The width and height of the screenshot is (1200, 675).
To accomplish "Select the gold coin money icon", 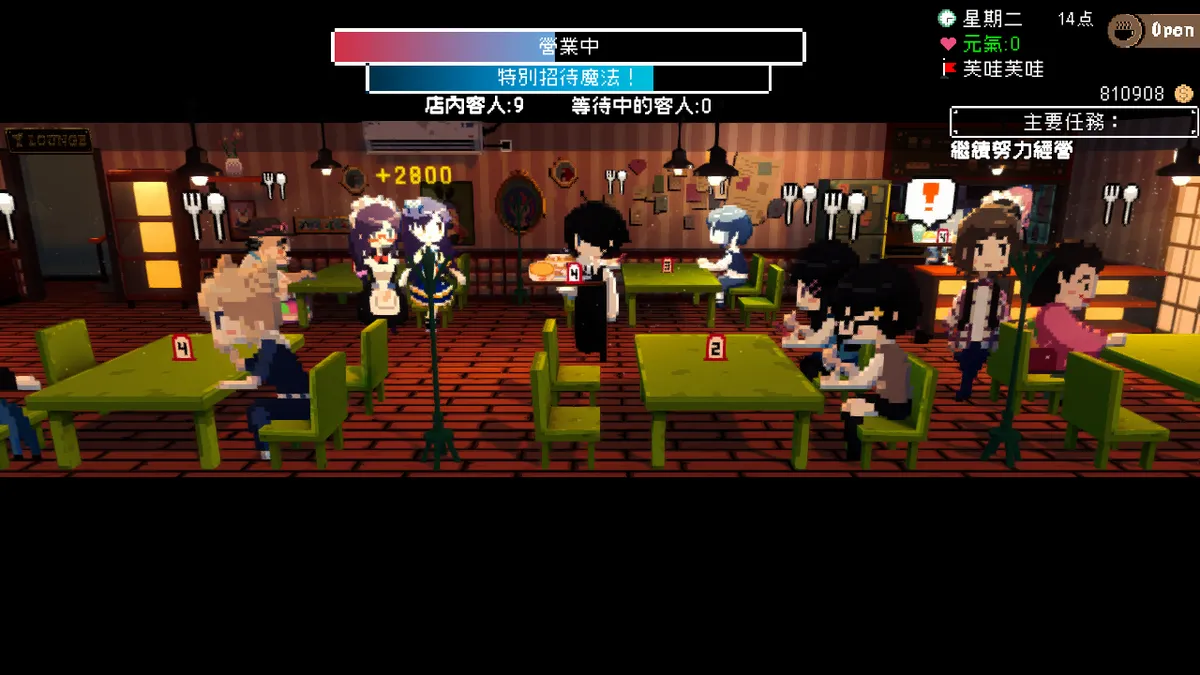I will click(1184, 94).
